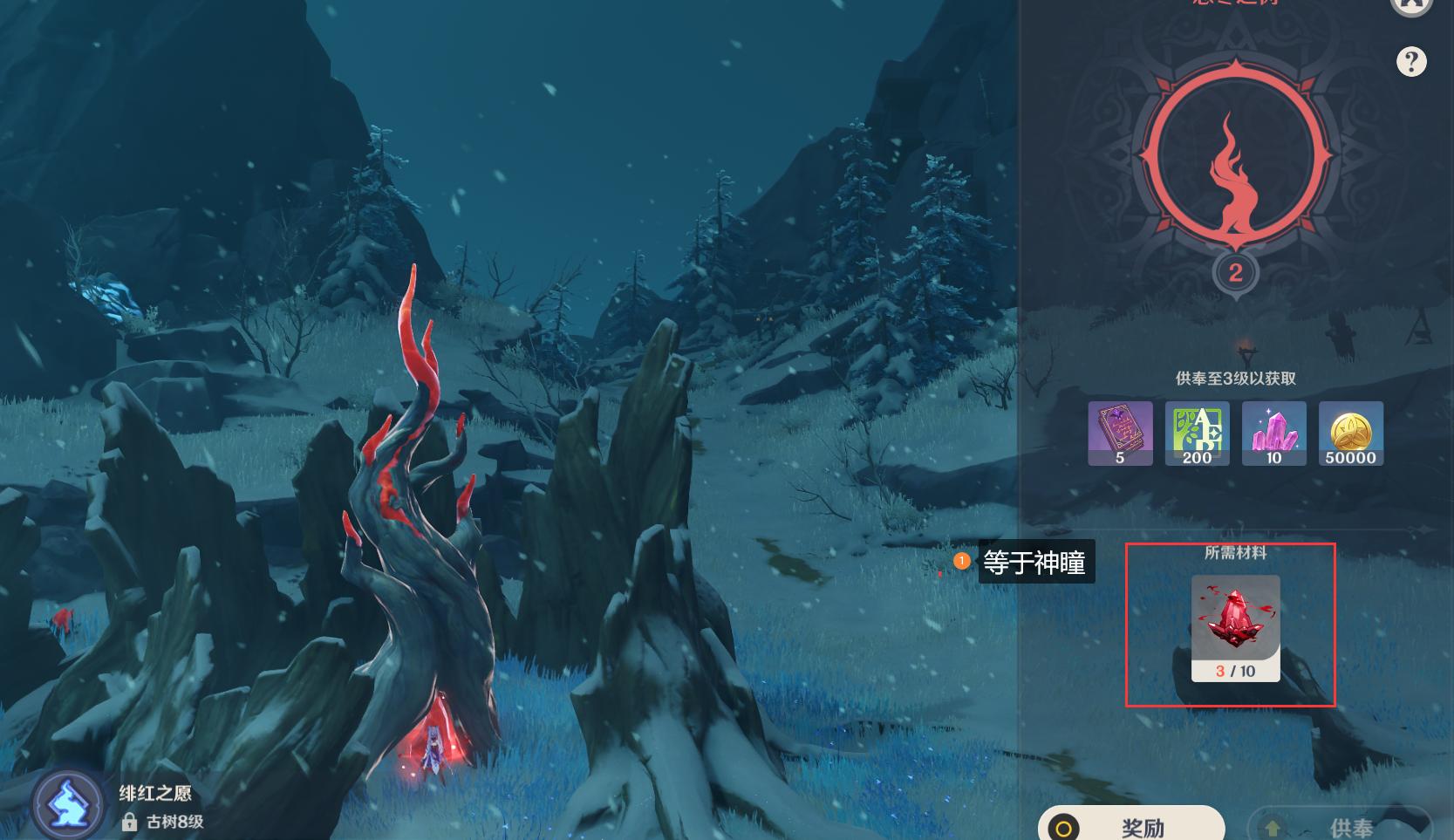Screen dimensions: 1454x840
Task: Select the red crystal required material
Action: (1235, 627)
